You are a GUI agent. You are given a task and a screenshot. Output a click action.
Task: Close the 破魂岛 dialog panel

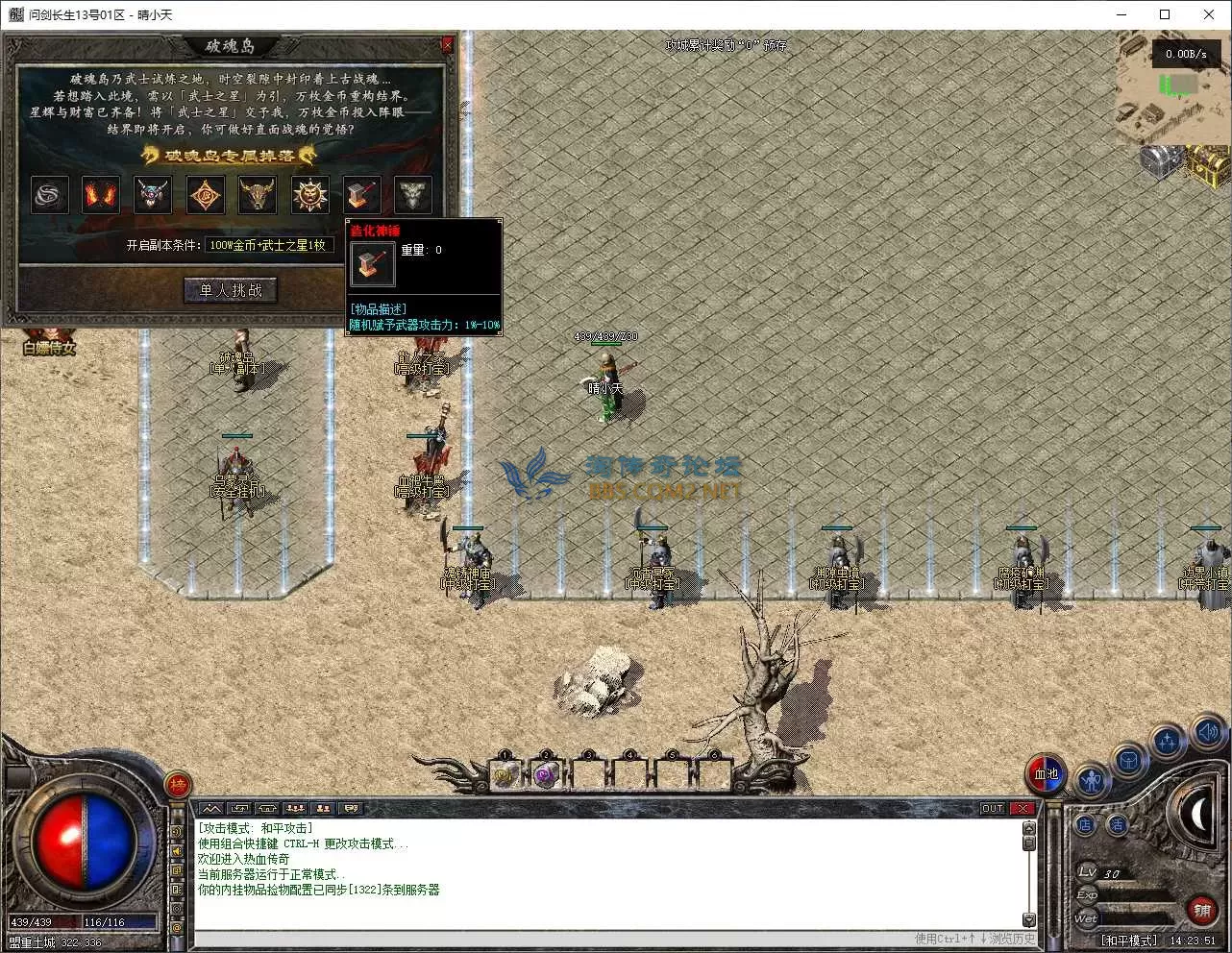tap(447, 45)
